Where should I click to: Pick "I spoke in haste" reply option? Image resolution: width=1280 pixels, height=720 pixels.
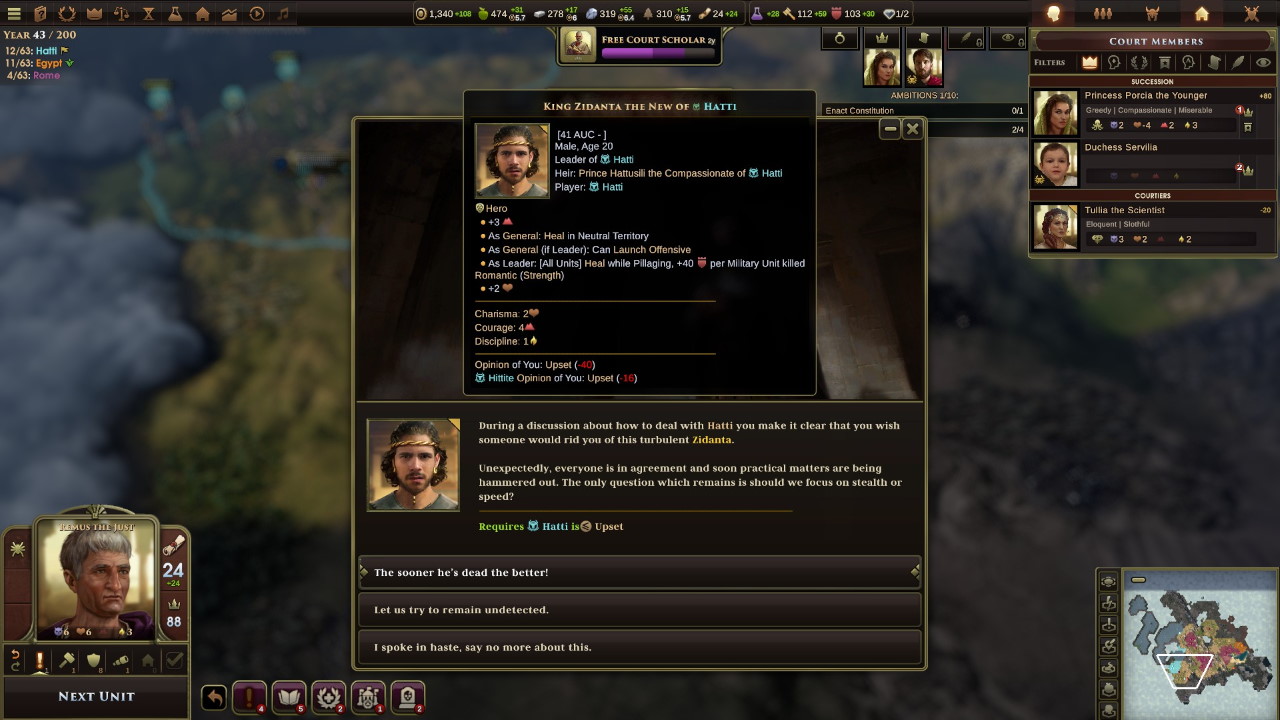(x=639, y=647)
